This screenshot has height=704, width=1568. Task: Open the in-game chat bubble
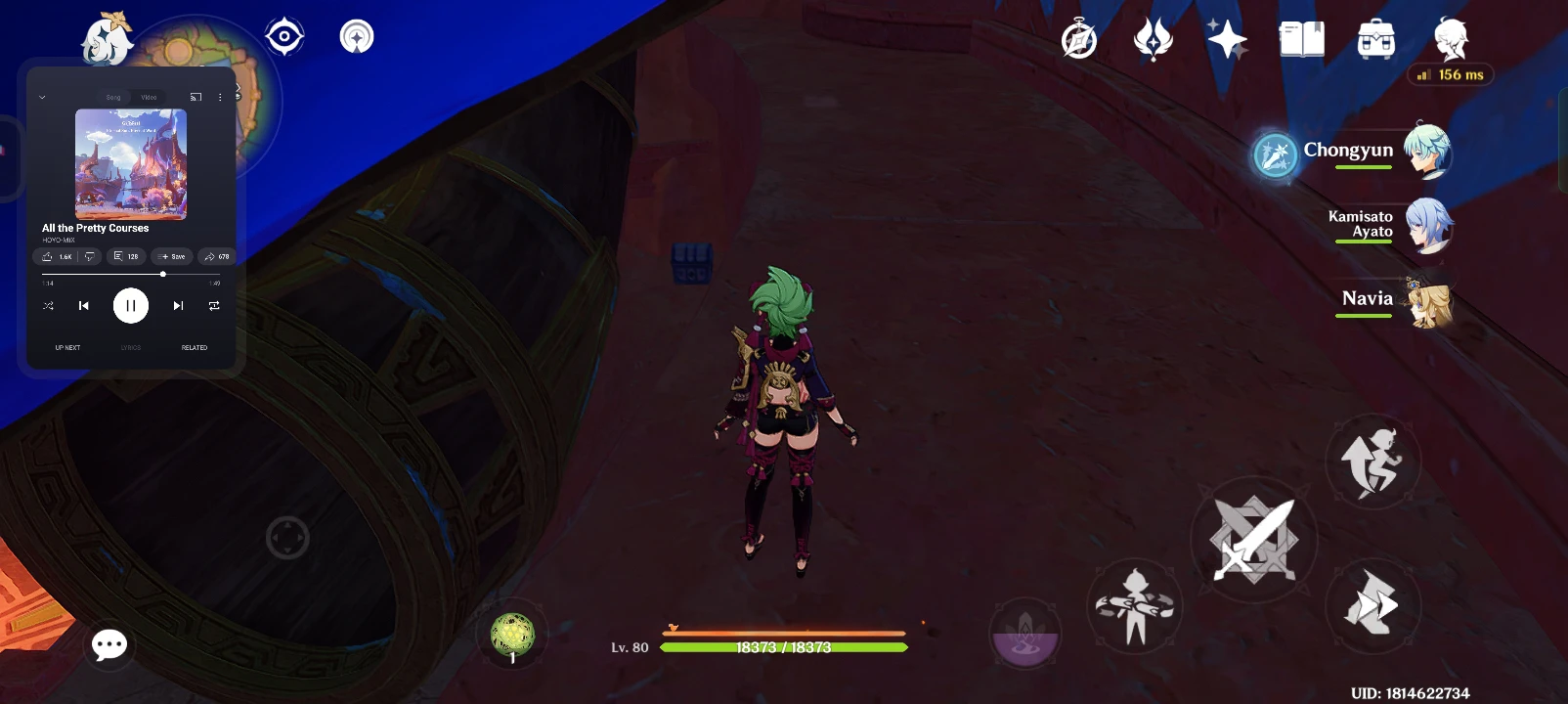109,643
